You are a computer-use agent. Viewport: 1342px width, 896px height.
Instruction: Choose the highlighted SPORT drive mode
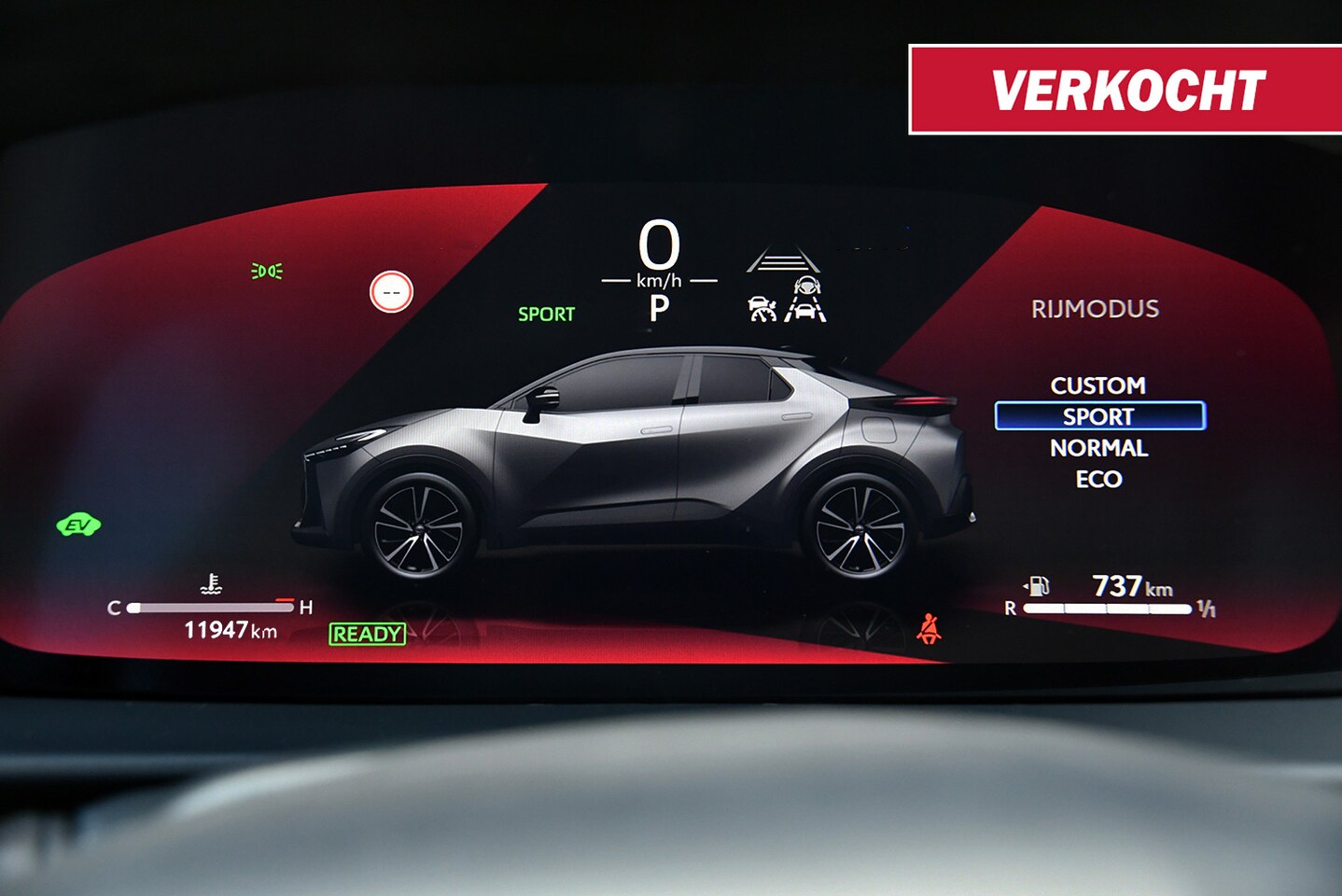coord(1099,416)
